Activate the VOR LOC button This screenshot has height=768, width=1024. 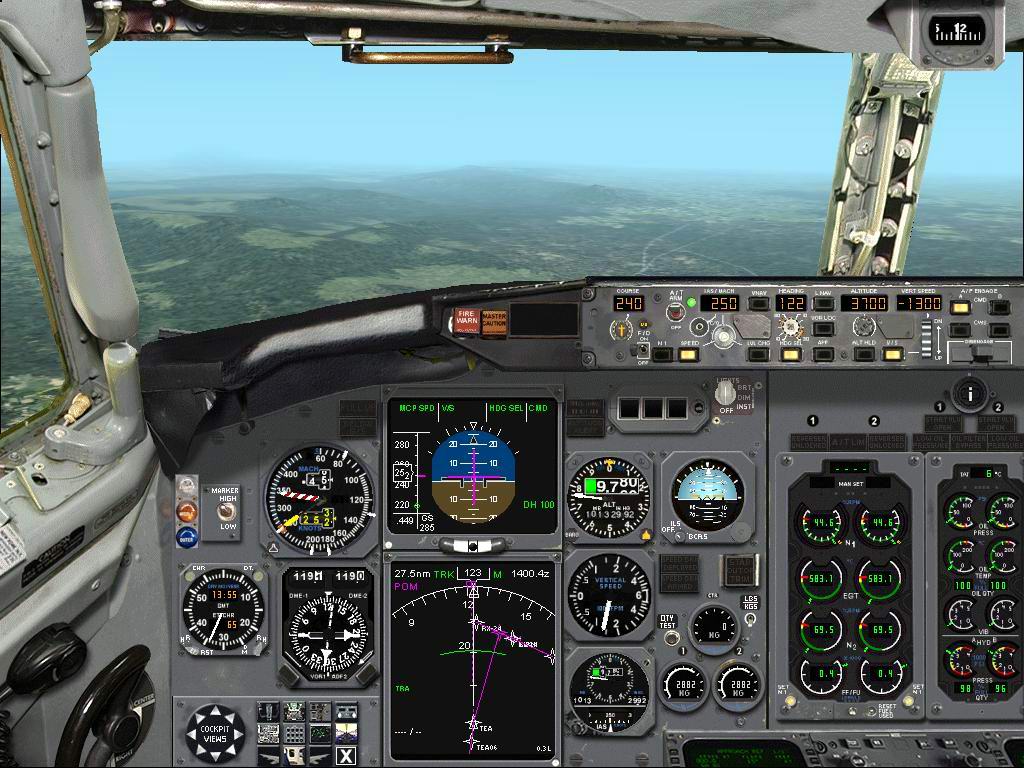[x=823, y=326]
